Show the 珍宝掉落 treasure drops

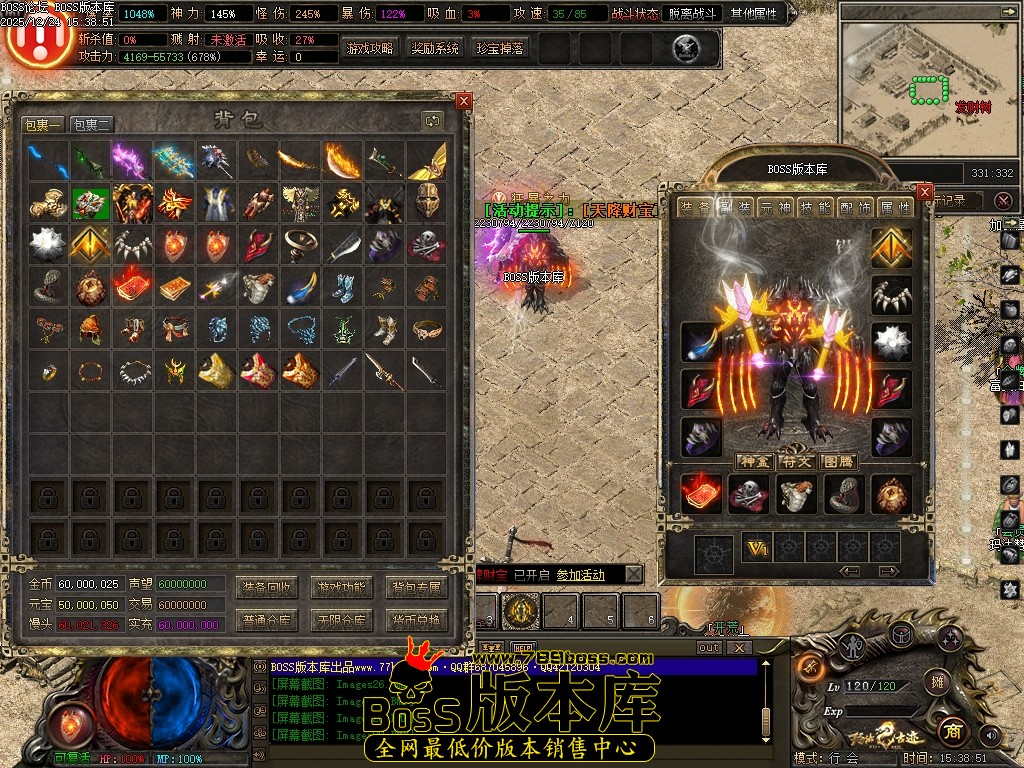pos(500,48)
